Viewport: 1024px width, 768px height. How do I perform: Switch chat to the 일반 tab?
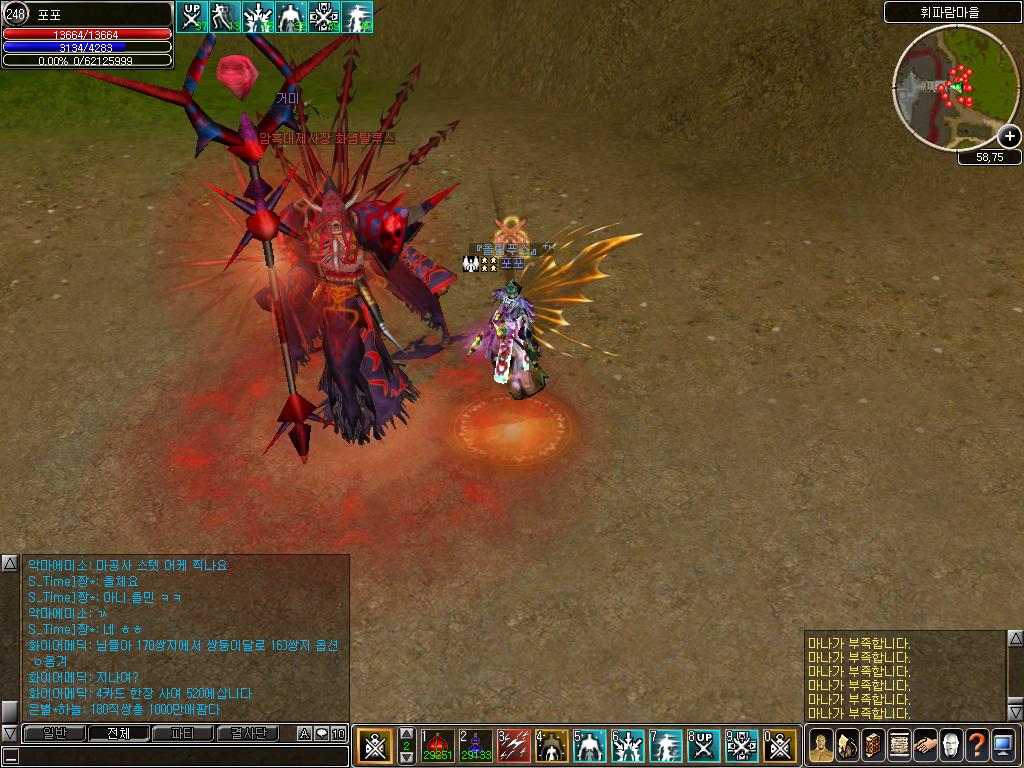click(52, 734)
